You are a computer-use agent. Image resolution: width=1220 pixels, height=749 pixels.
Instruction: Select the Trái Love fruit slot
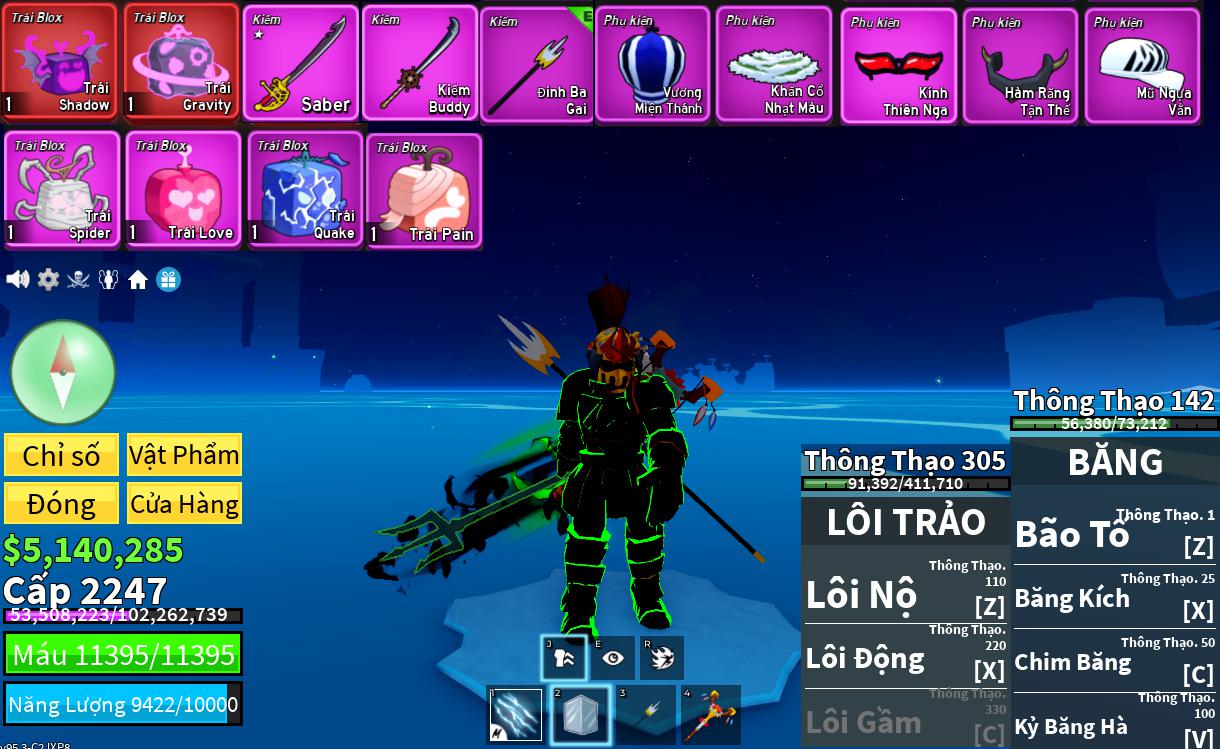[x=183, y=189]
